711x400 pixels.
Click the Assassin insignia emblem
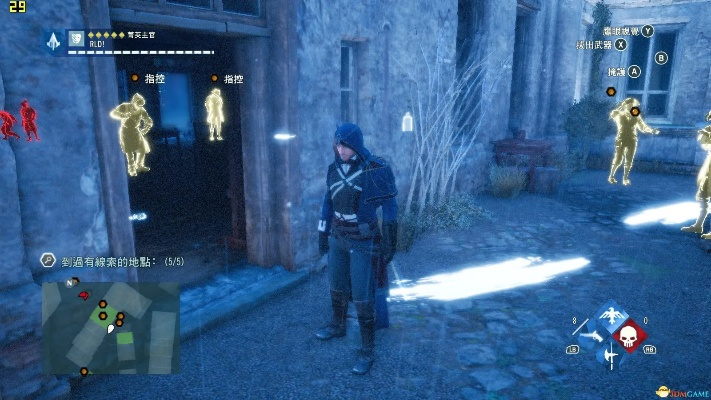click(x=53, y=41)
